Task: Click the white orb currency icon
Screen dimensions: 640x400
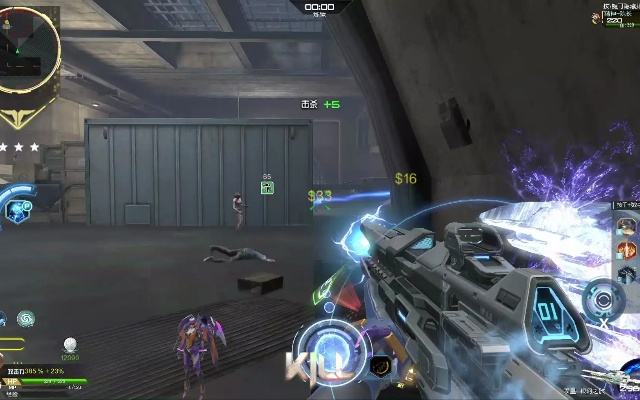Action: pos(70,344)
